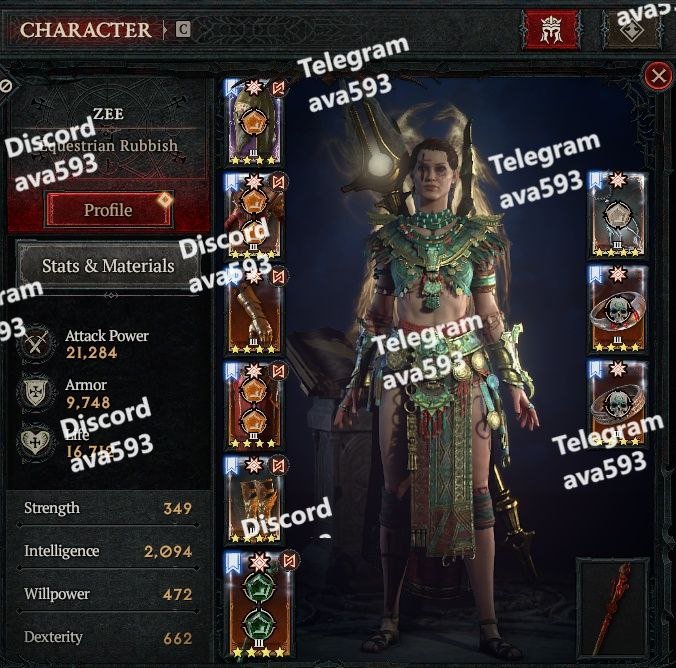This screenshot has height=668, width=676.
Task: Select the equipped helm slot
Action: tap(254, 125)
